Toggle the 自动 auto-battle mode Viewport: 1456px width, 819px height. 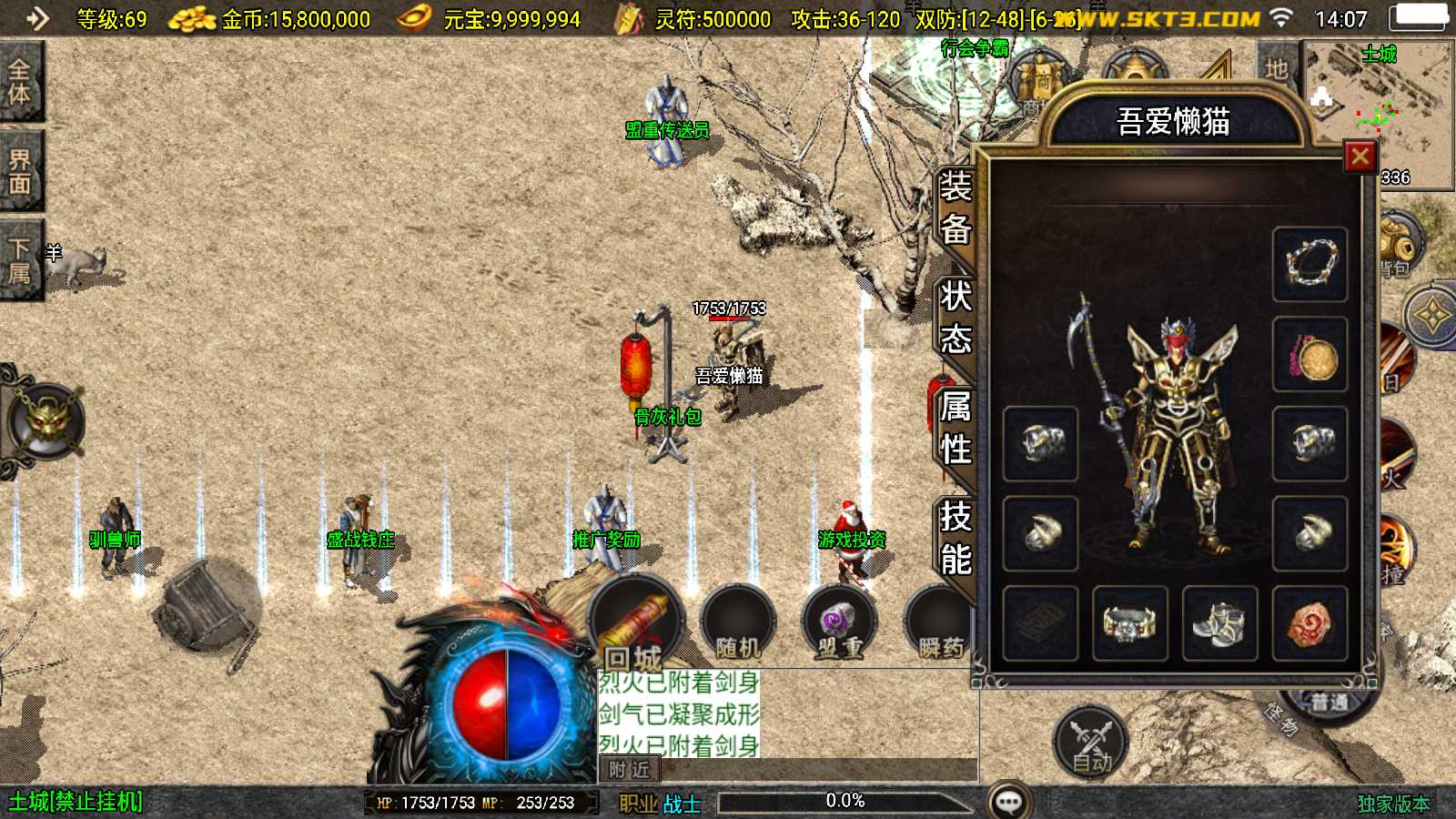pos(1089,742)
